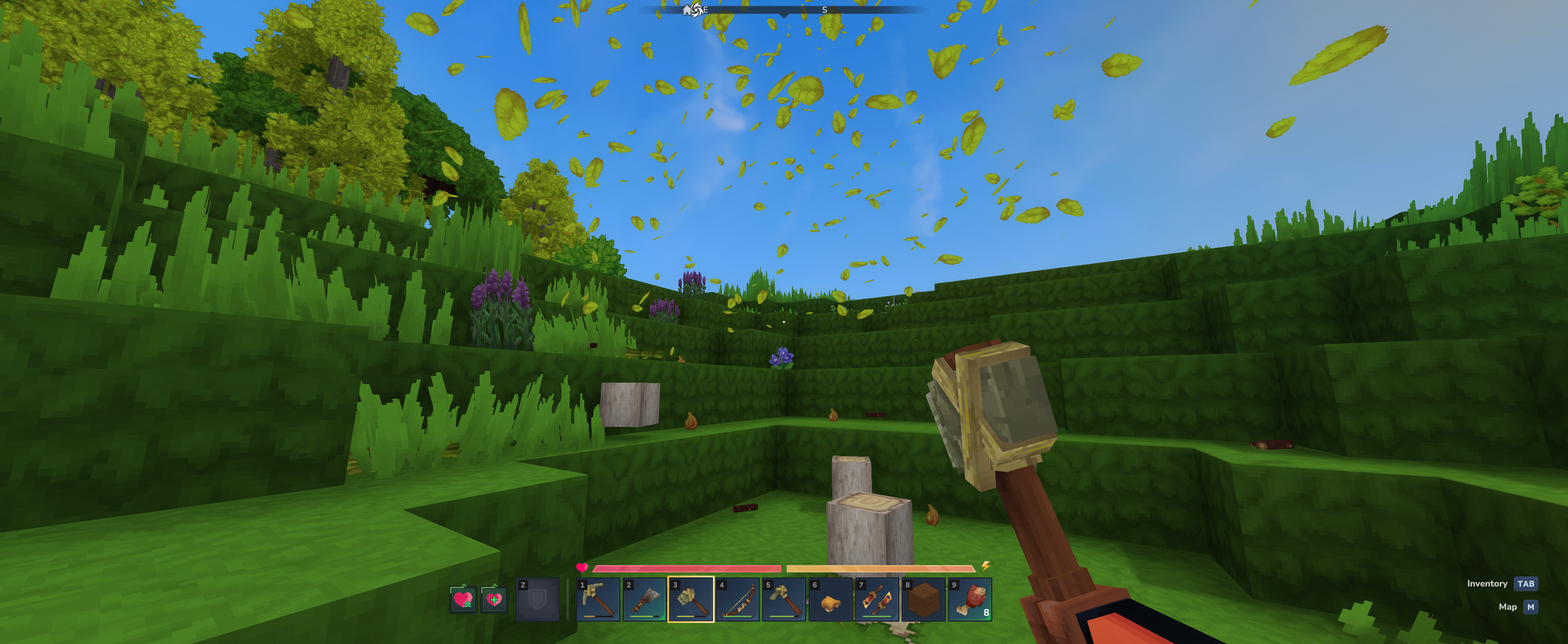This screenshot has width=1568, height=644.
Task: Select the pickaxe in hotbar slot 1
Action: click(x=598, y=599)
